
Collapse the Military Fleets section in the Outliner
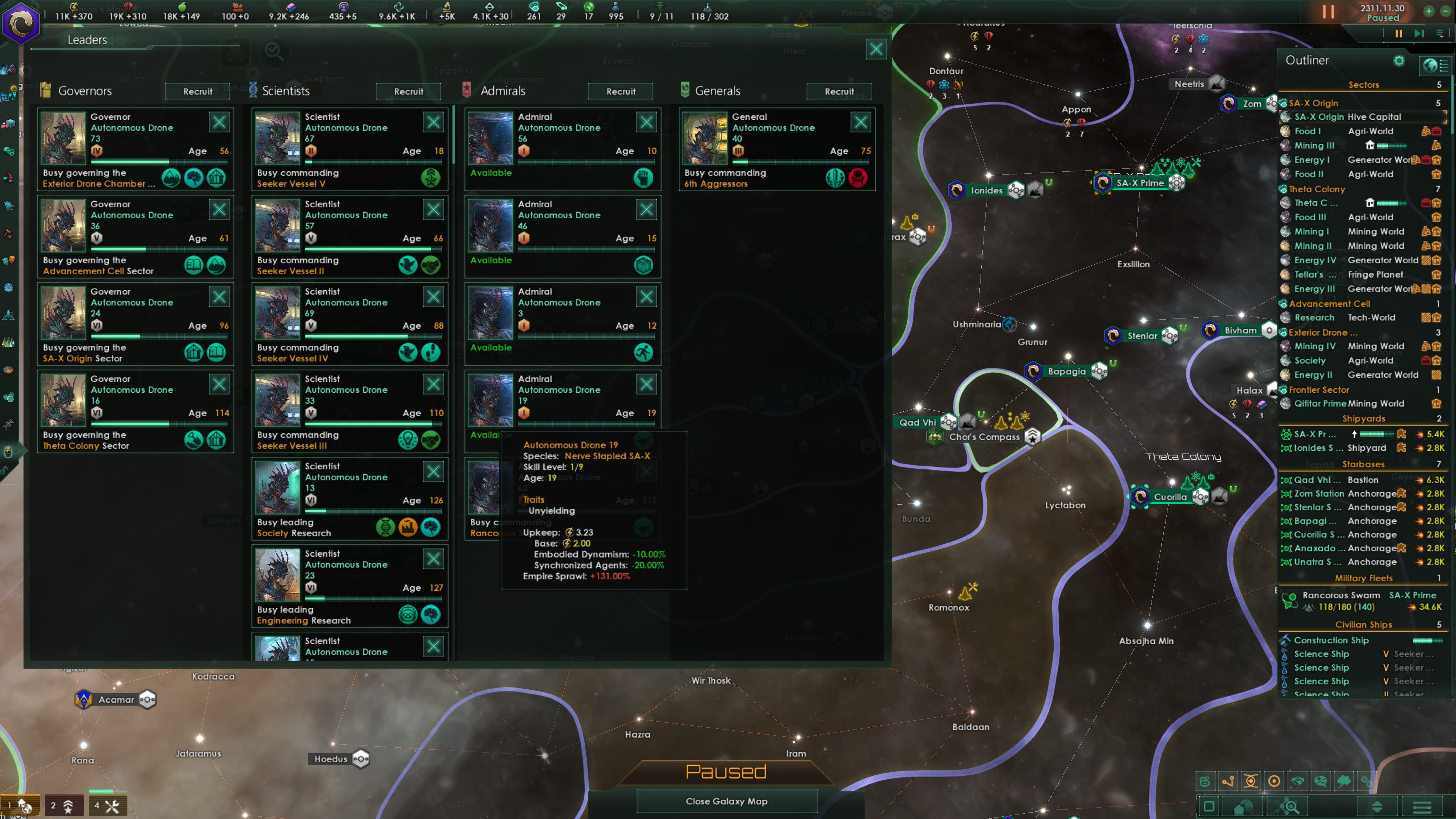[1364, 577]
